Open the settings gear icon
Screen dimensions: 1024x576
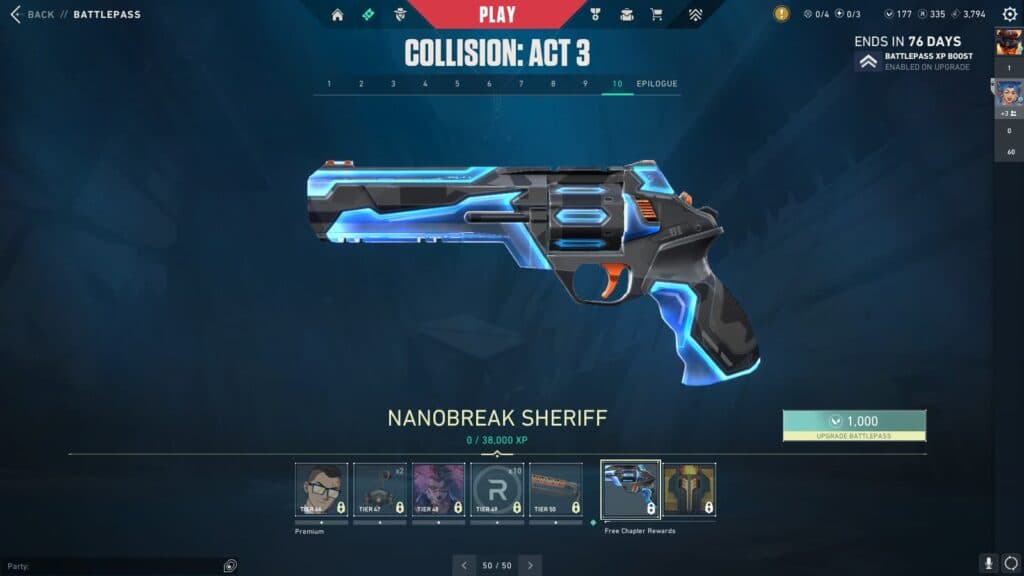pos(1009,14)
